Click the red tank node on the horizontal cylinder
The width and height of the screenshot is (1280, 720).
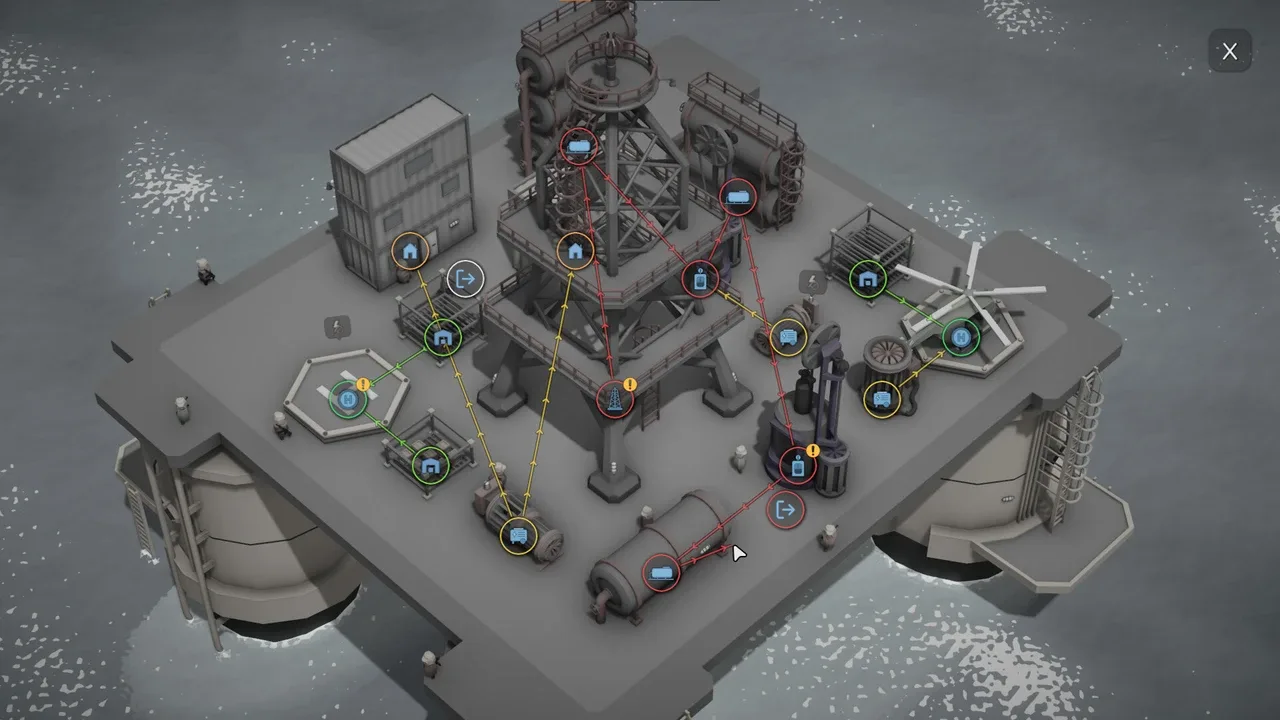point(661,573)
